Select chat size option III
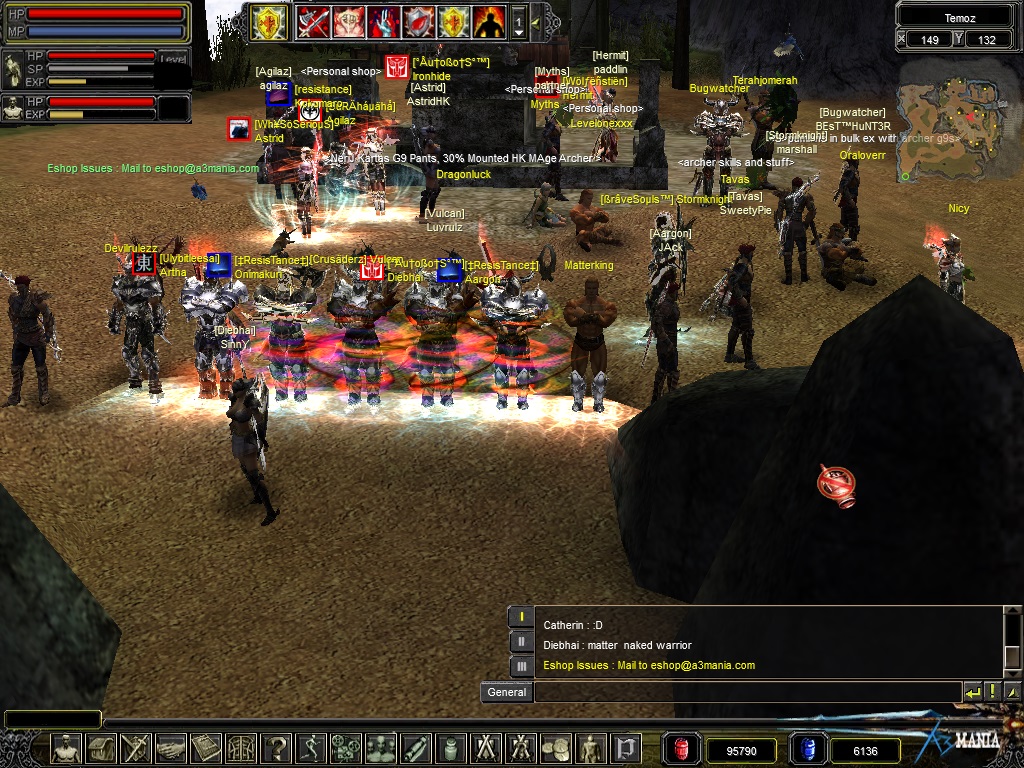1024x768 pixels. [521, 666]
